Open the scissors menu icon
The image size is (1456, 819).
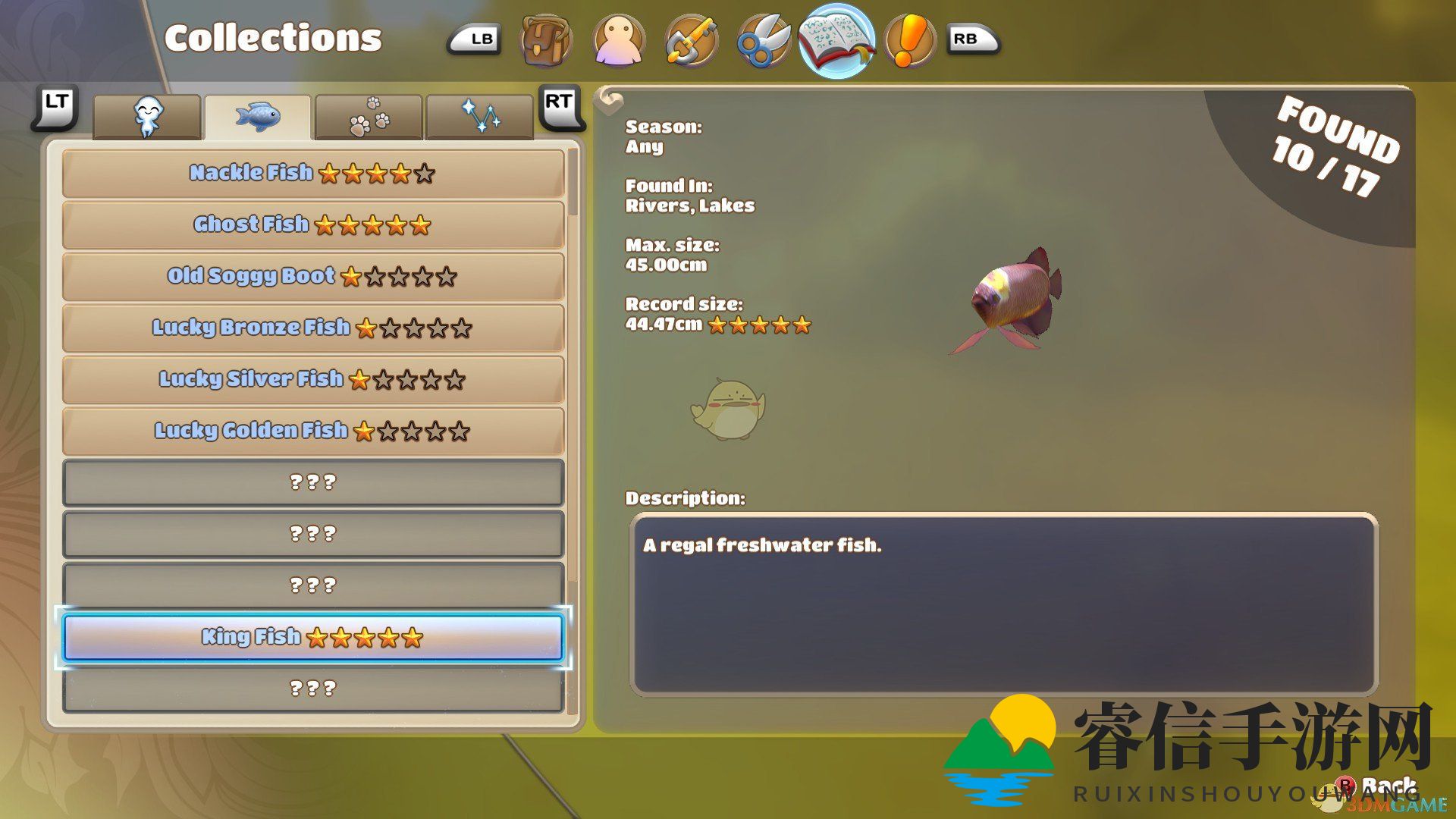763,40
